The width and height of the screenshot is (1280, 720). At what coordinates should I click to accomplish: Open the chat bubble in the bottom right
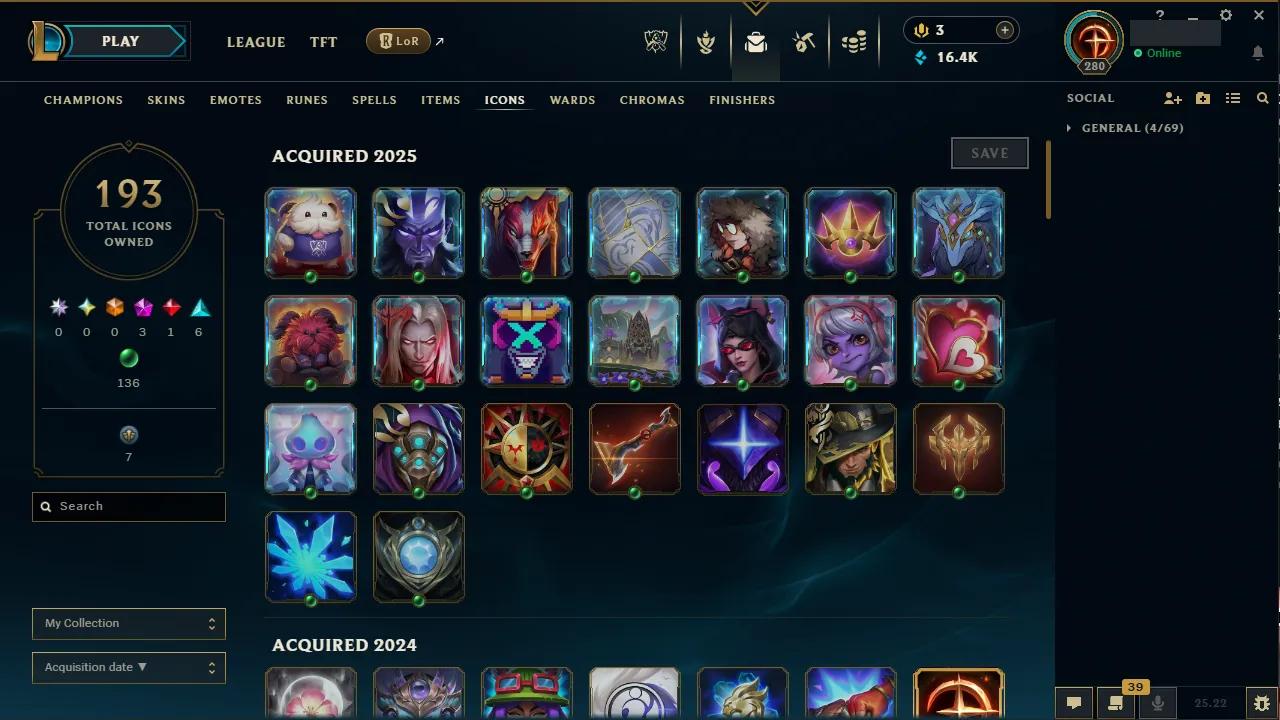coord(1074,702)
